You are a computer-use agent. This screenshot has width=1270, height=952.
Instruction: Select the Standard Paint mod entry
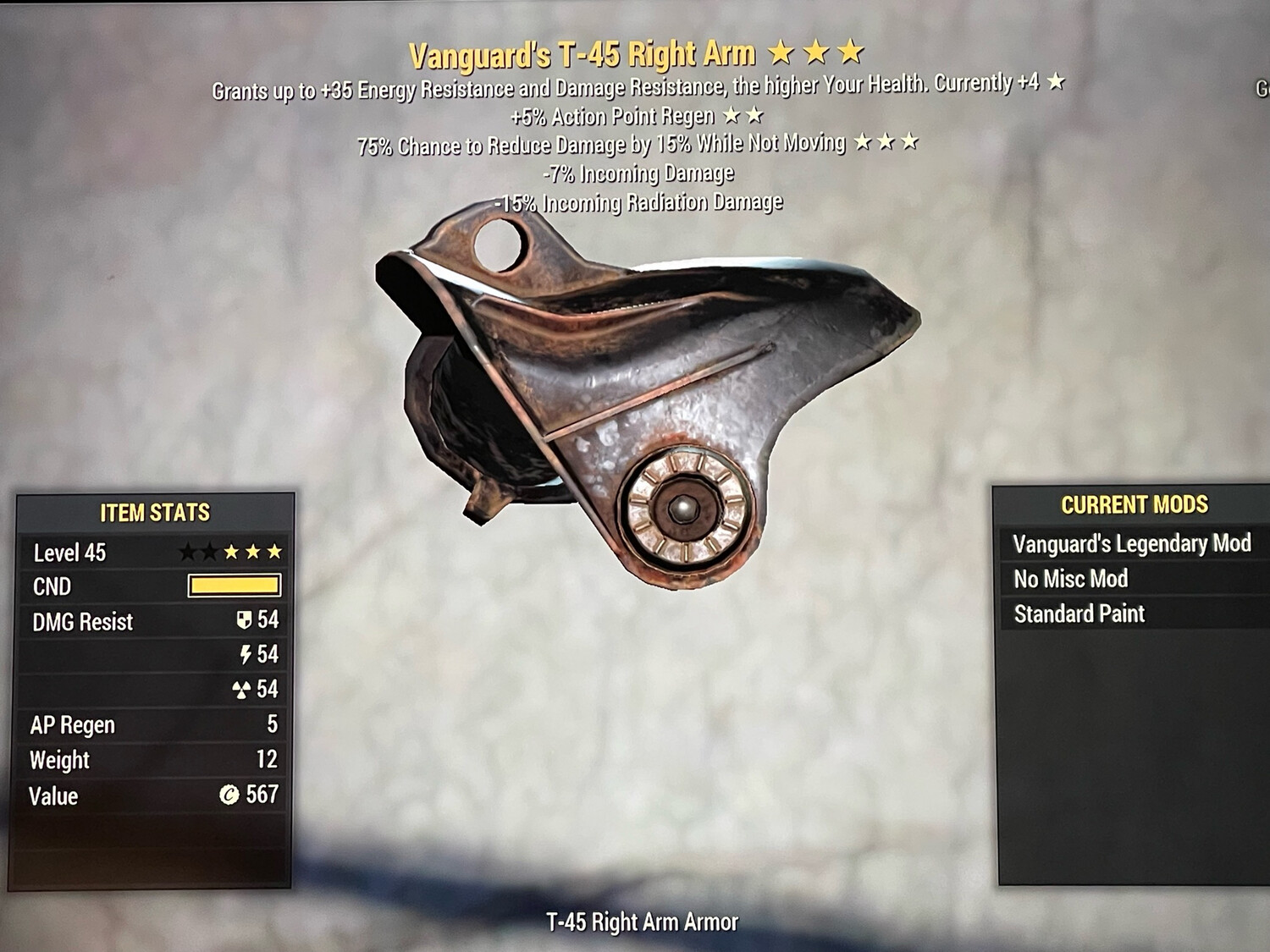click(x=1081, y=614)
